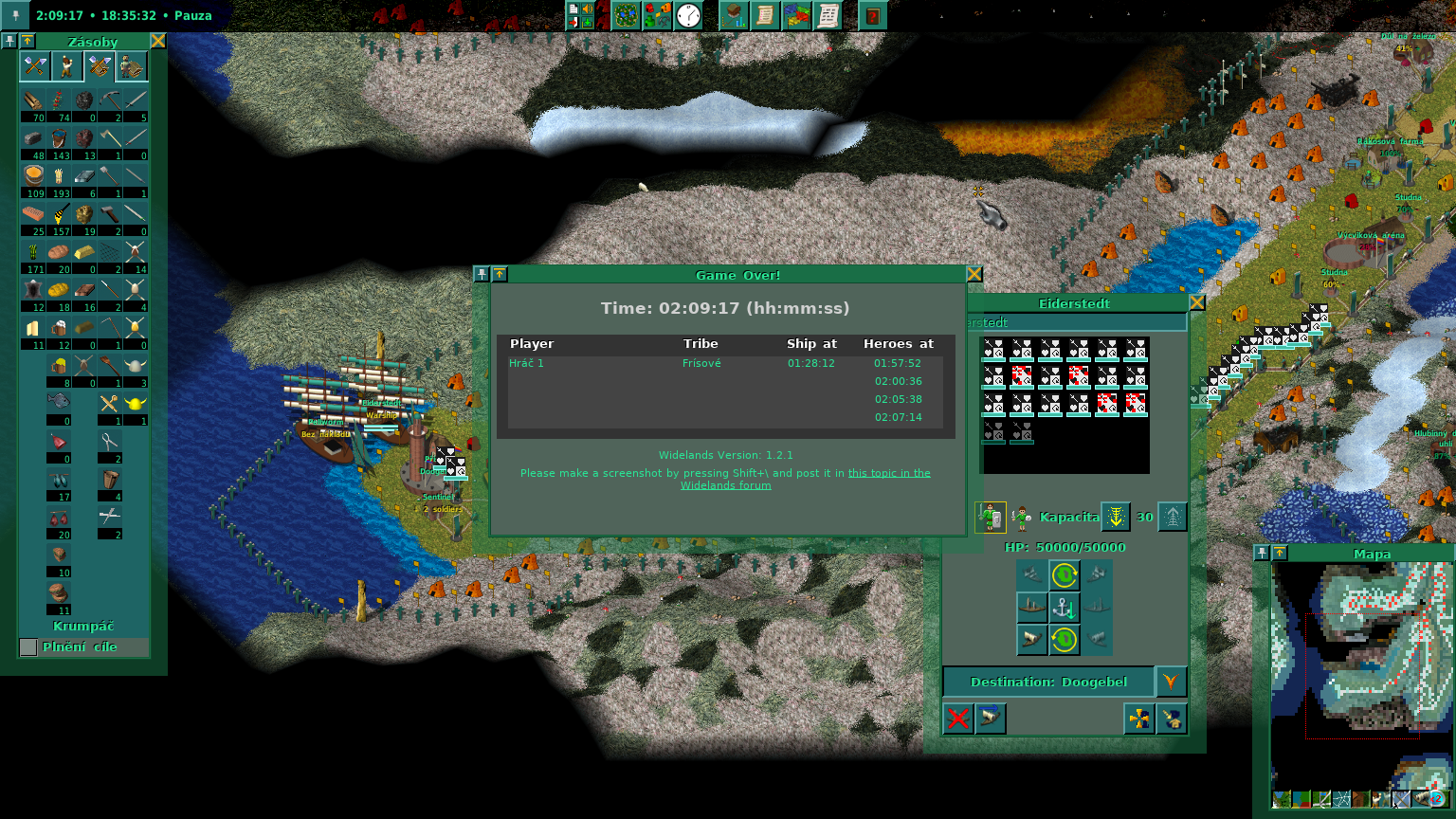Click the red X ship cancel button

pos(958,718)
